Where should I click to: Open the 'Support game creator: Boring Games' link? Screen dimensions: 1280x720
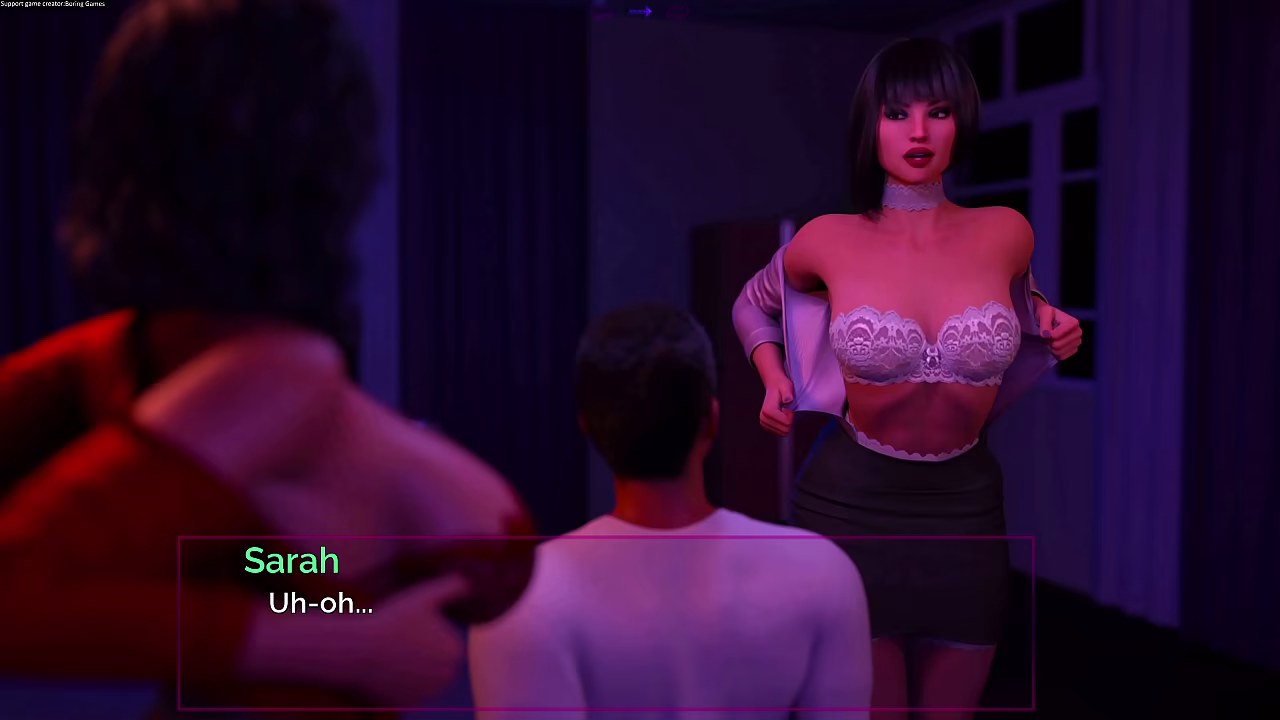(x=52, y=4)
